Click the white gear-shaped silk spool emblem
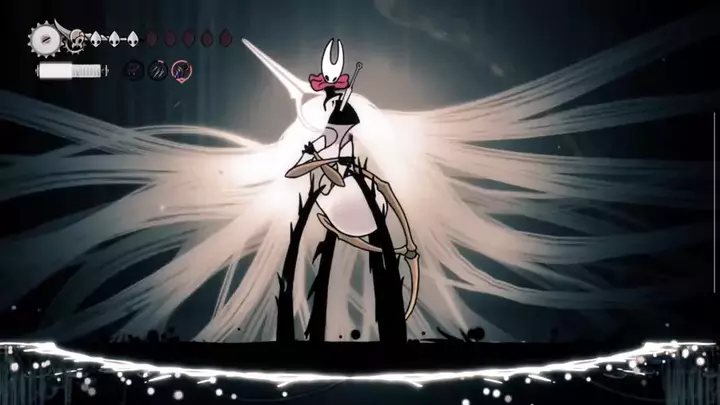 point(45,41)
